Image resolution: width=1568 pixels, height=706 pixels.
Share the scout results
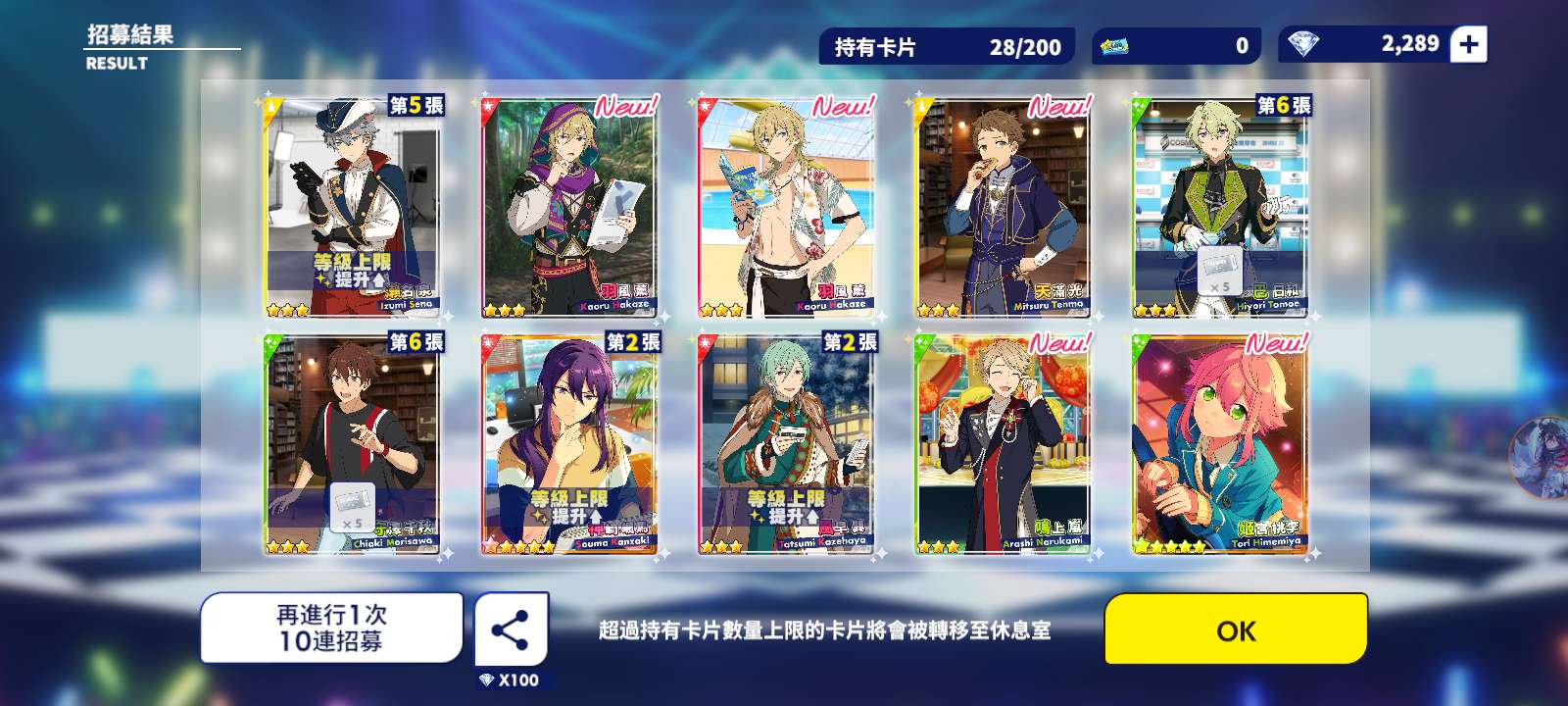click(511, 630)
